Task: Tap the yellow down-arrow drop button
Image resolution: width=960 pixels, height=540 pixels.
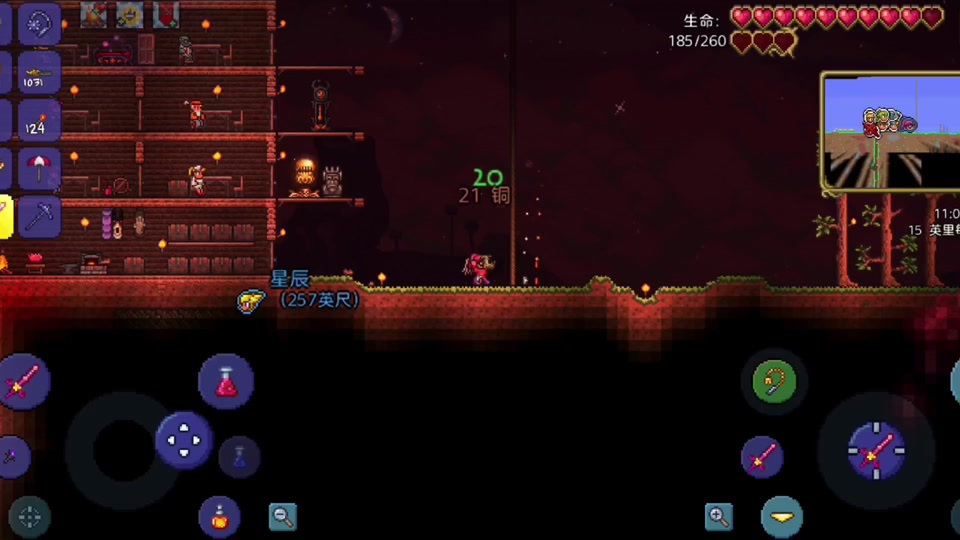Action: coord(782,516)
